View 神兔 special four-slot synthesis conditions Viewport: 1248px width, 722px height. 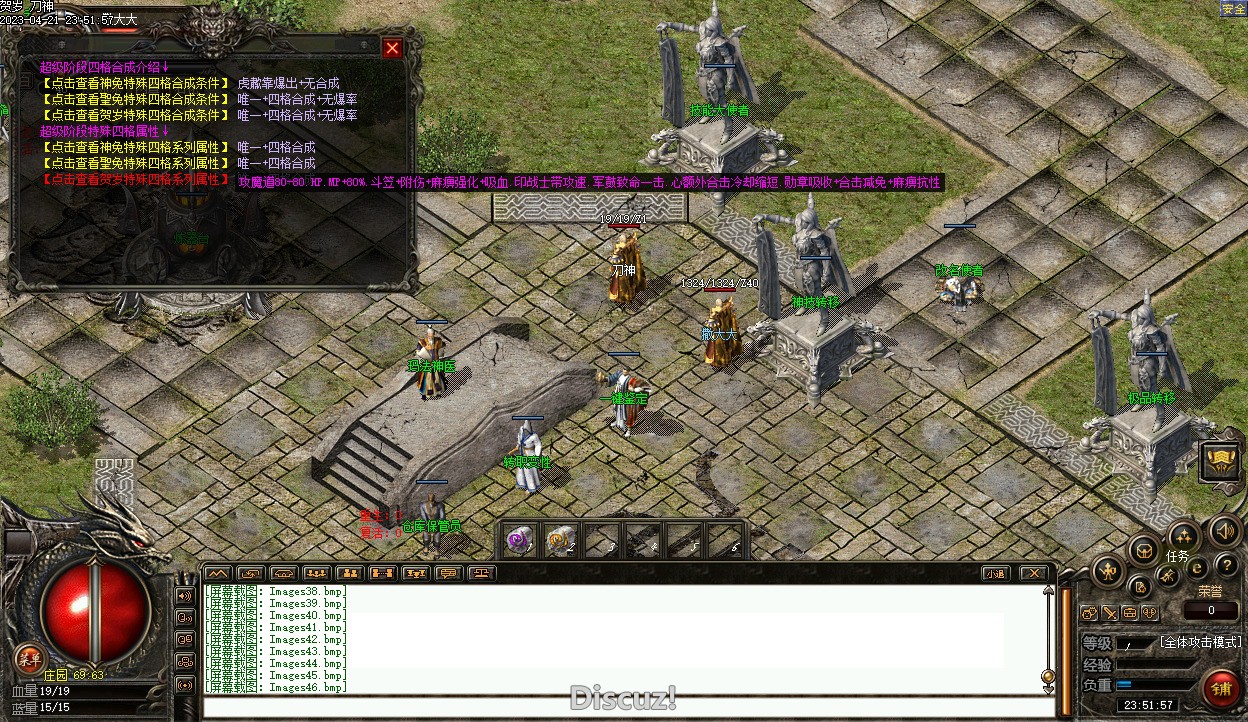(x=135, y=84)
